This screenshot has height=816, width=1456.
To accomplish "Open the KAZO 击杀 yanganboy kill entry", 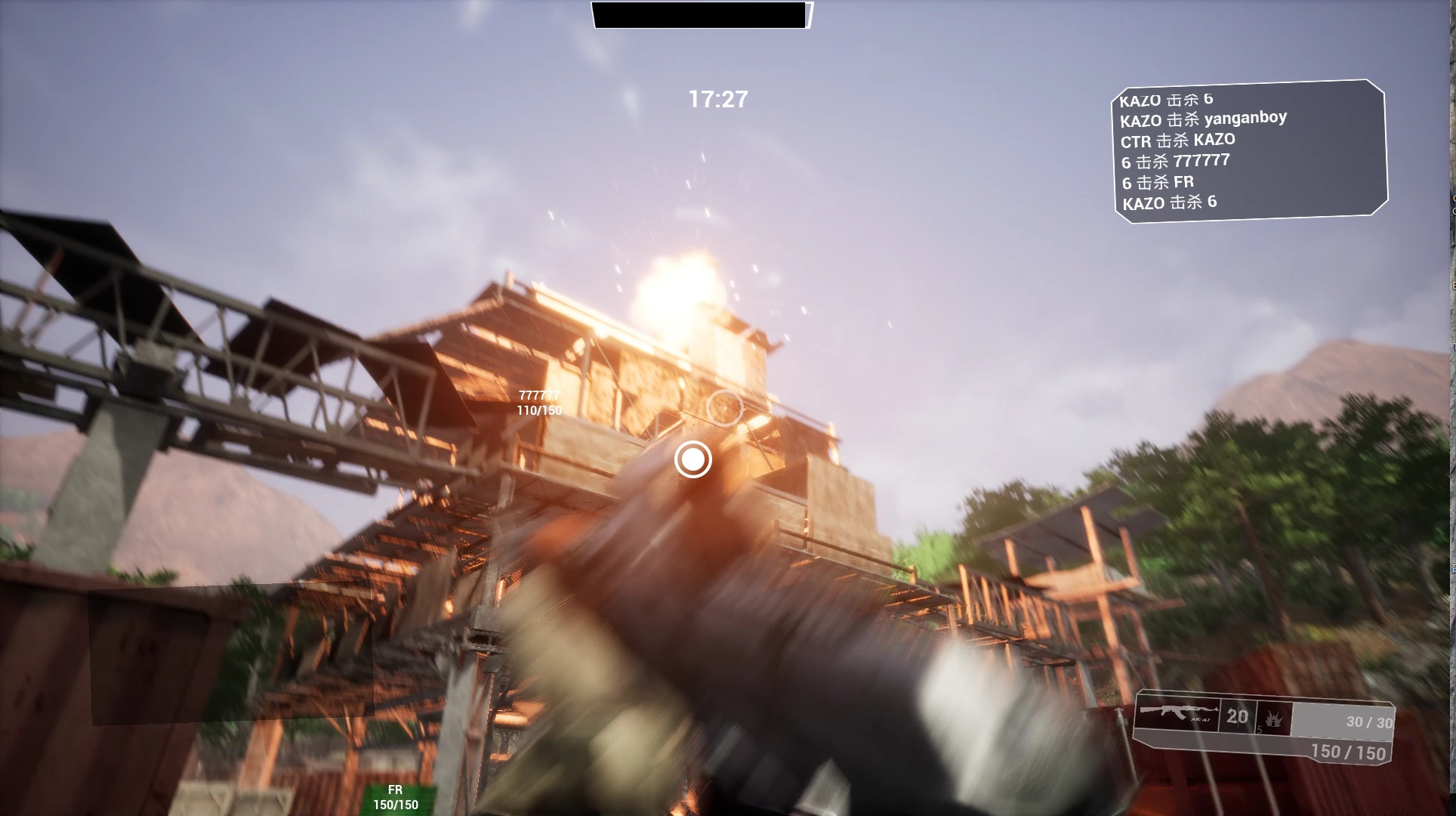I will point(1203,118).
